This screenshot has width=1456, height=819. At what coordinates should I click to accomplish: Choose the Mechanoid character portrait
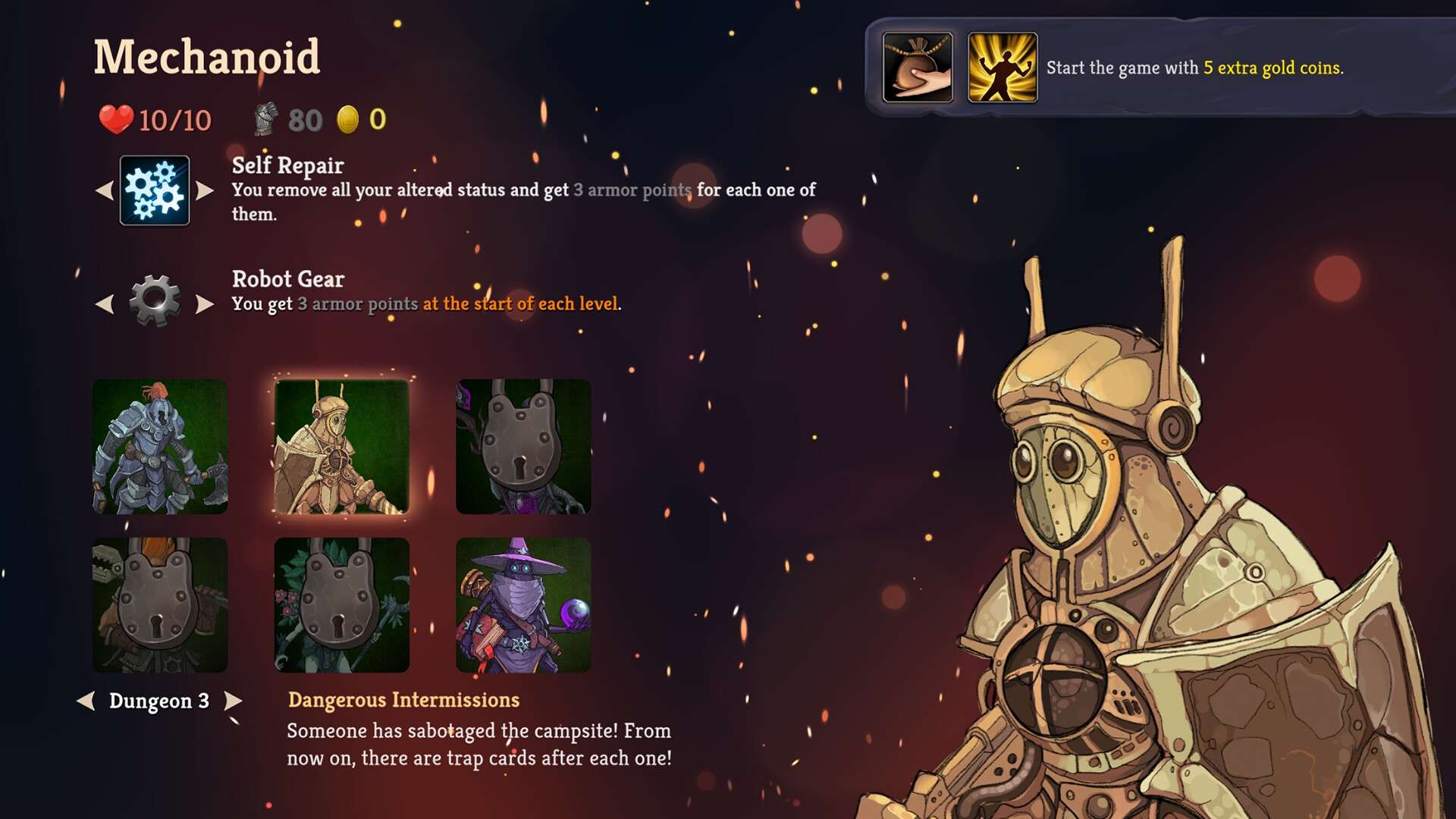pos(341,447)
